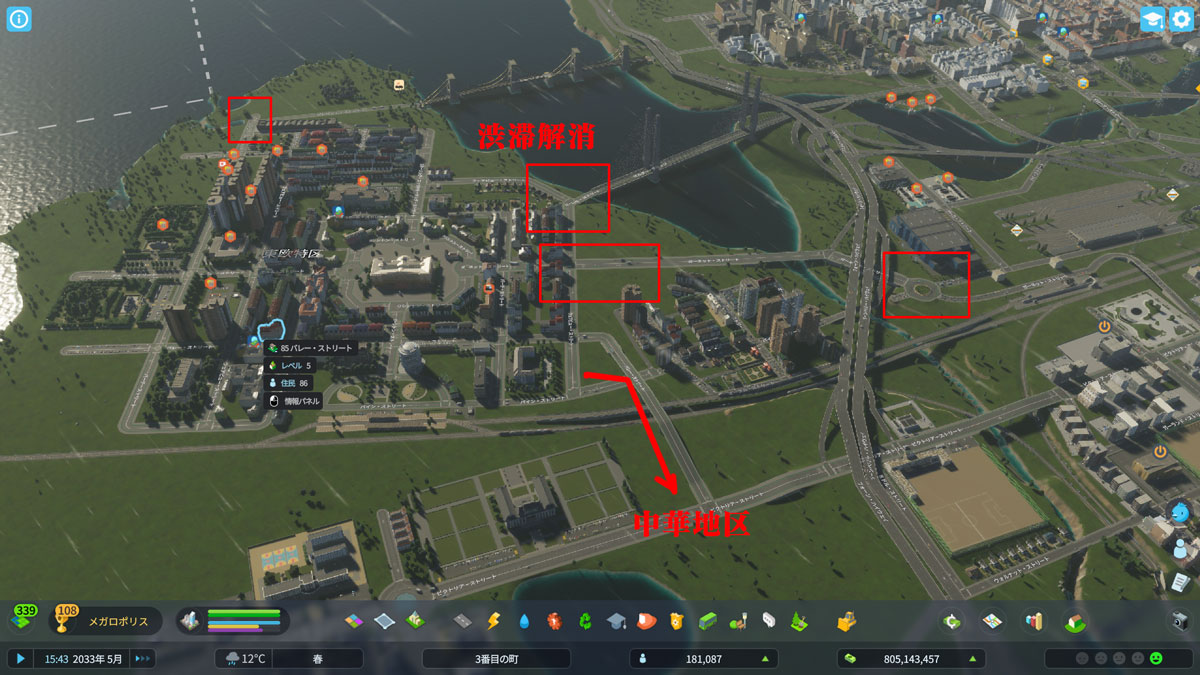Toggle the play/pause simulation button
The height and width of the screenshot is (675, 1200).
point(20,659)
